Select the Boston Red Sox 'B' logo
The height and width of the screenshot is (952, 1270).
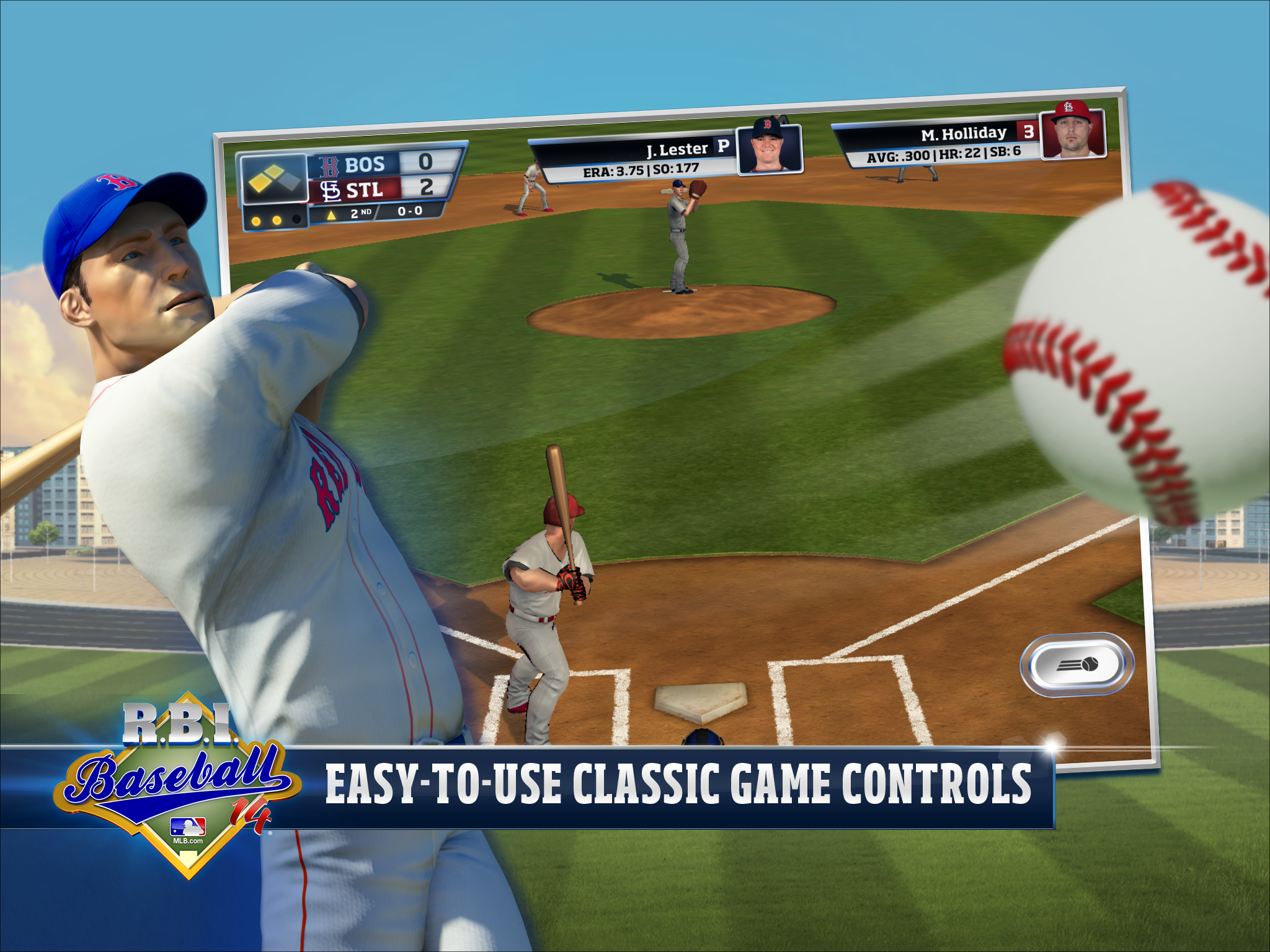click(x=330, y=166)
